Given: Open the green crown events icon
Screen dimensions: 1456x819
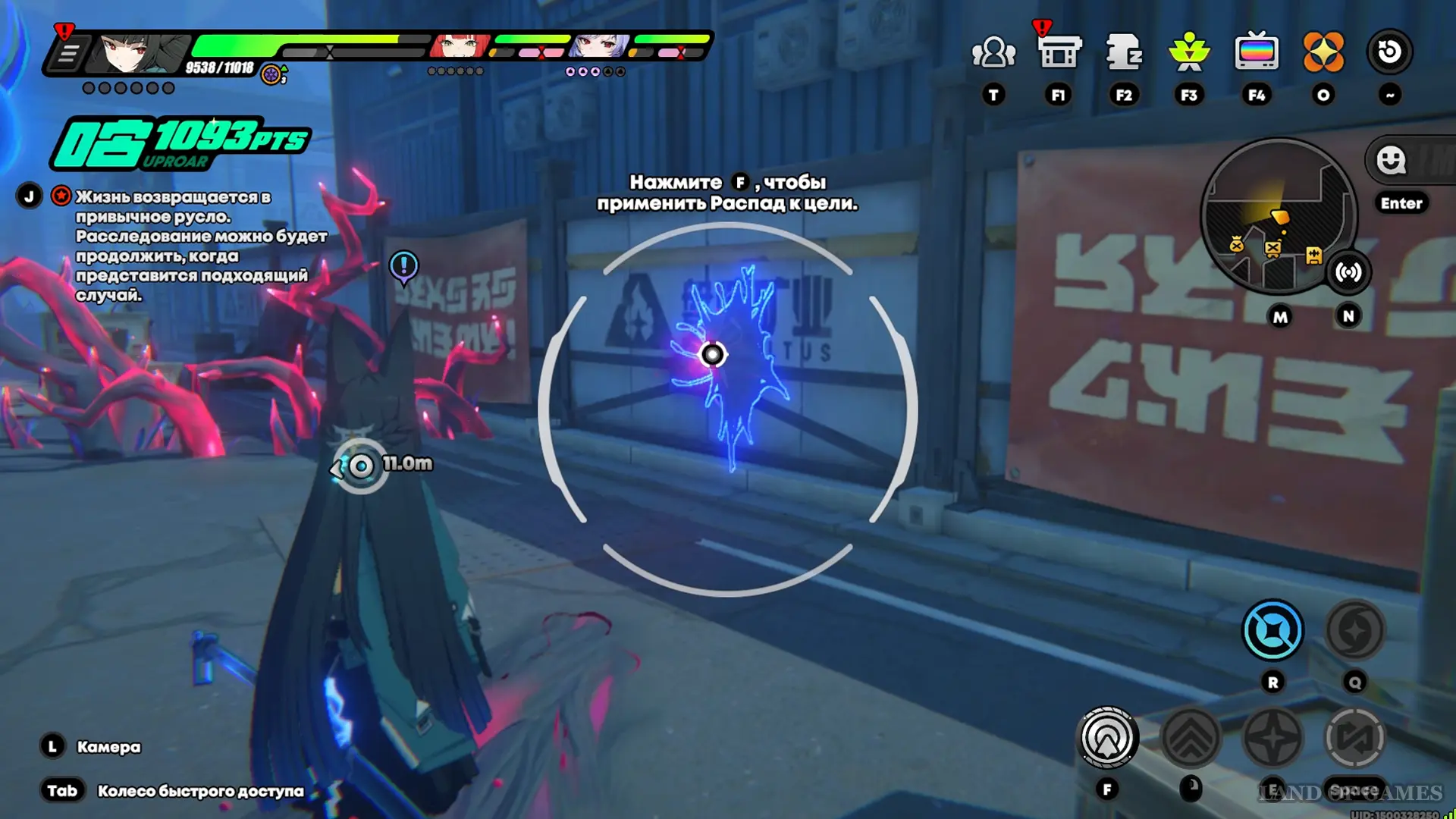Looking at the screenshot, I should coord(1189,52).
